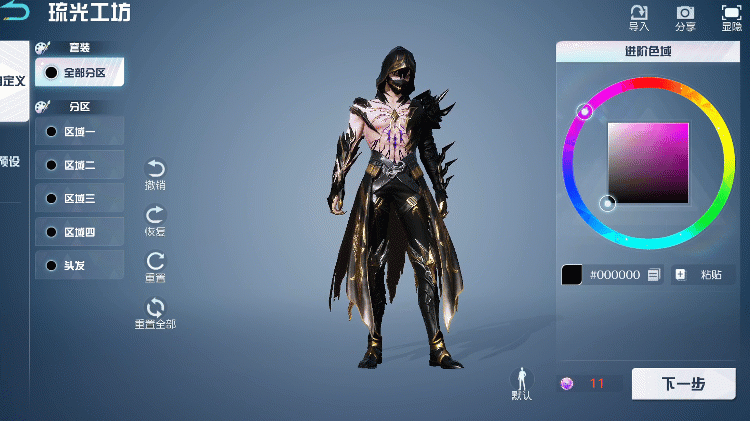Select the 头发 hair color zone
This screenshot has width=750, height=421.
[80, 266]
